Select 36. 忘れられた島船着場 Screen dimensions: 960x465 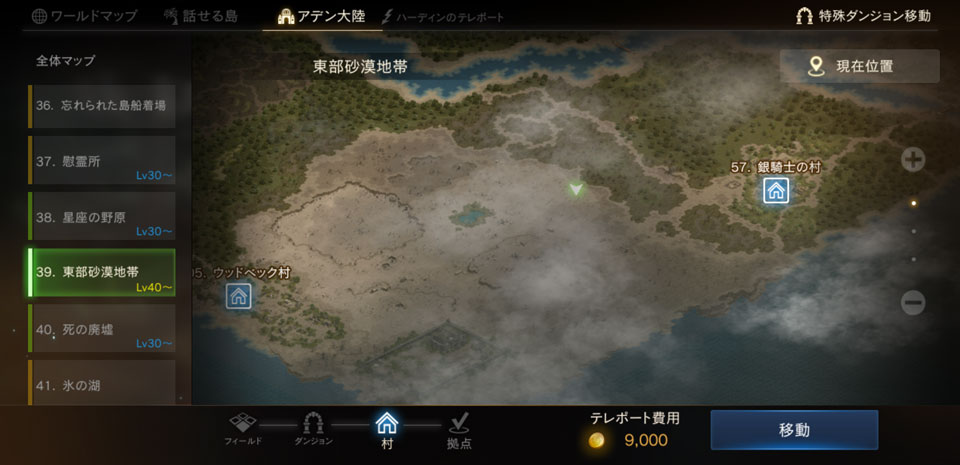pyautogui.click(x=100, y=105)
